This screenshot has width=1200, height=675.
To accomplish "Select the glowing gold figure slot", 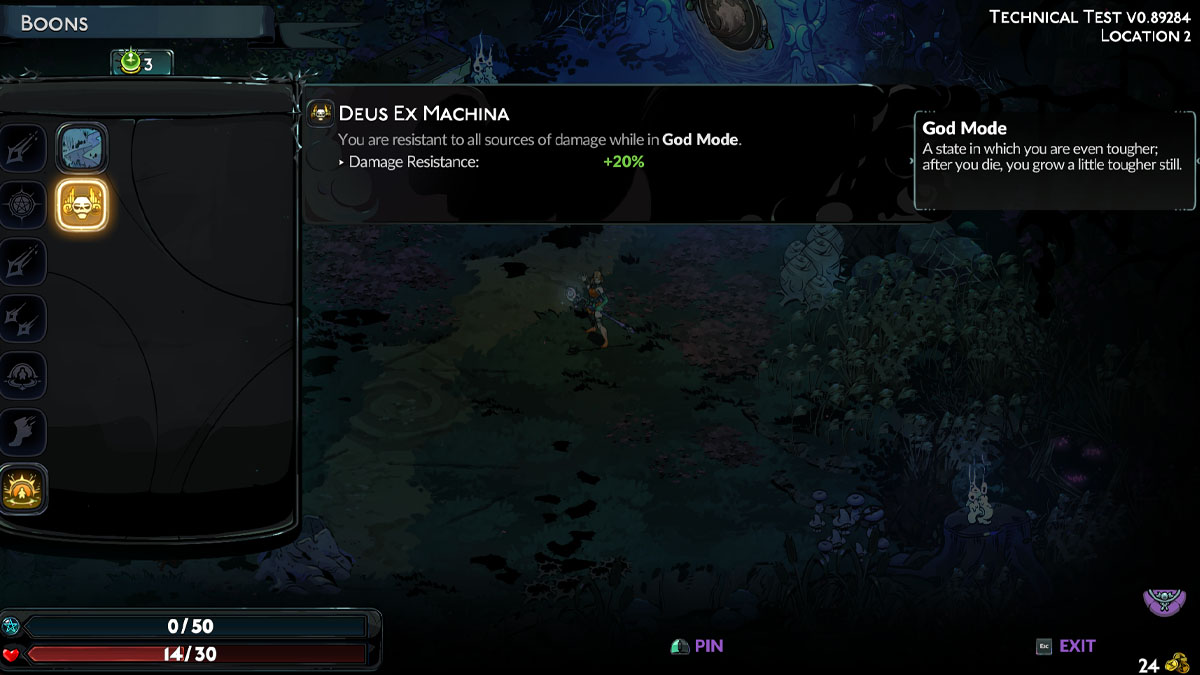I will pyautogui.click(x=20, y=490).
